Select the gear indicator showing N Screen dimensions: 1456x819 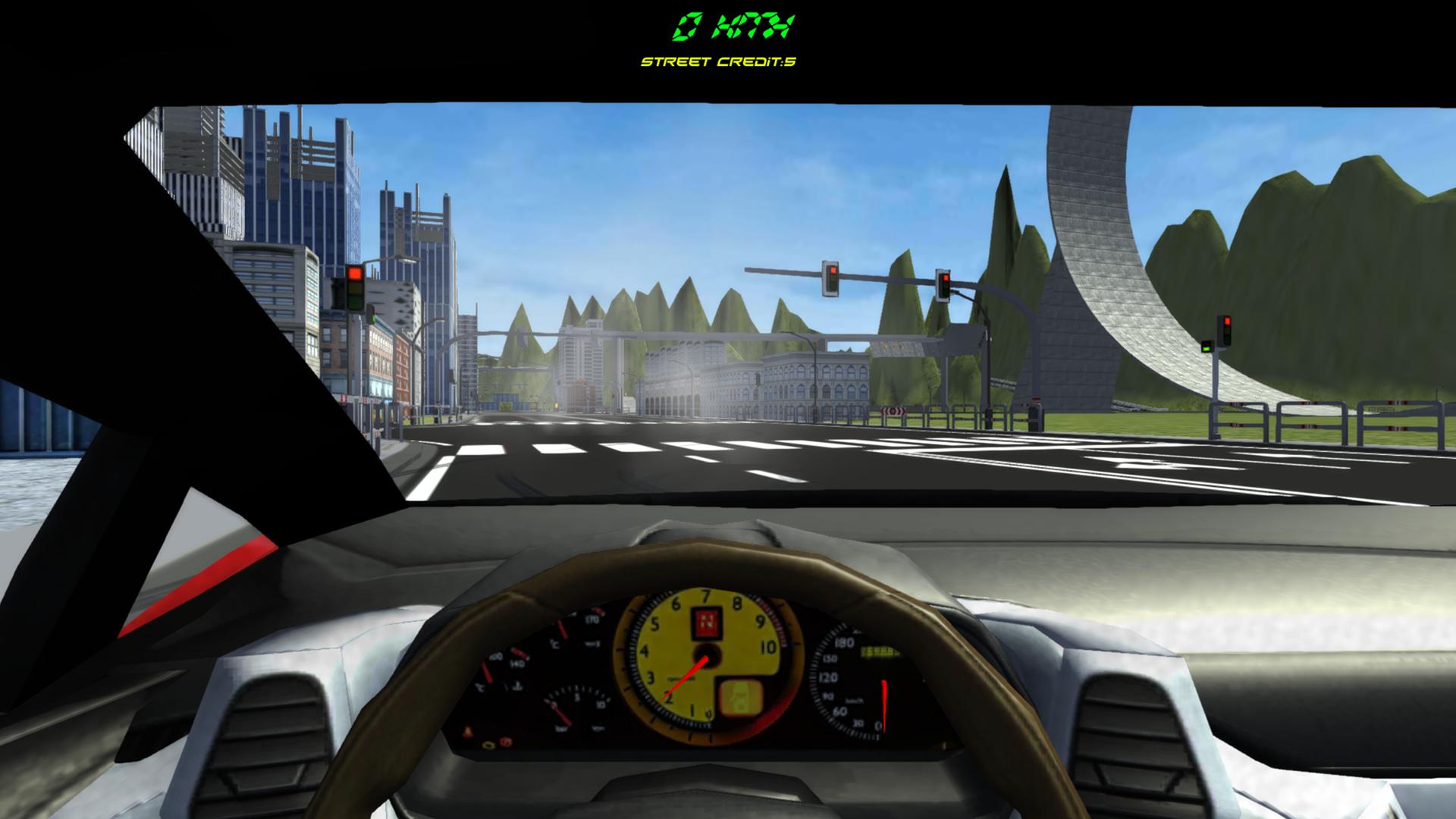pos(708,623)
